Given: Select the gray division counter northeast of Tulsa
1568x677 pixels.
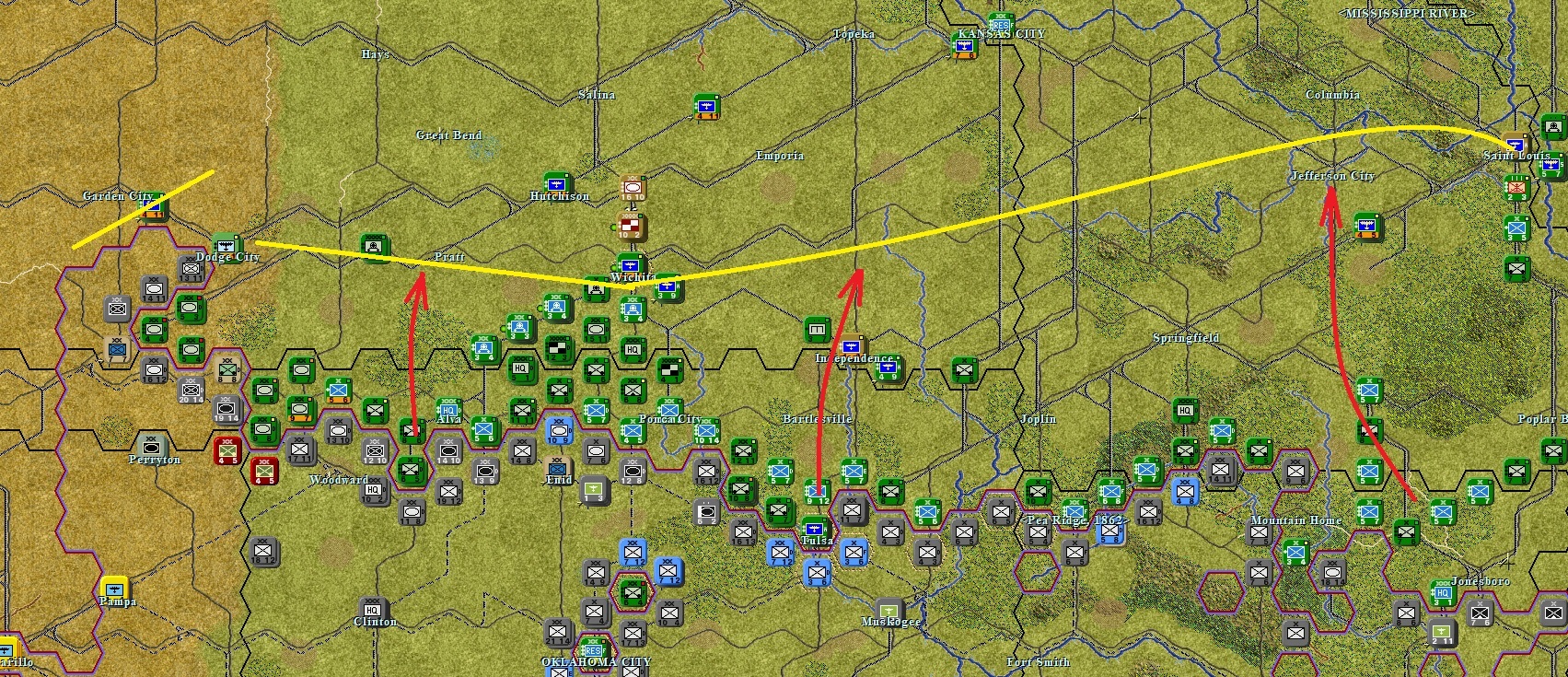Looking at the screenshot, I should pyautogui.click(x=853, y=509).
